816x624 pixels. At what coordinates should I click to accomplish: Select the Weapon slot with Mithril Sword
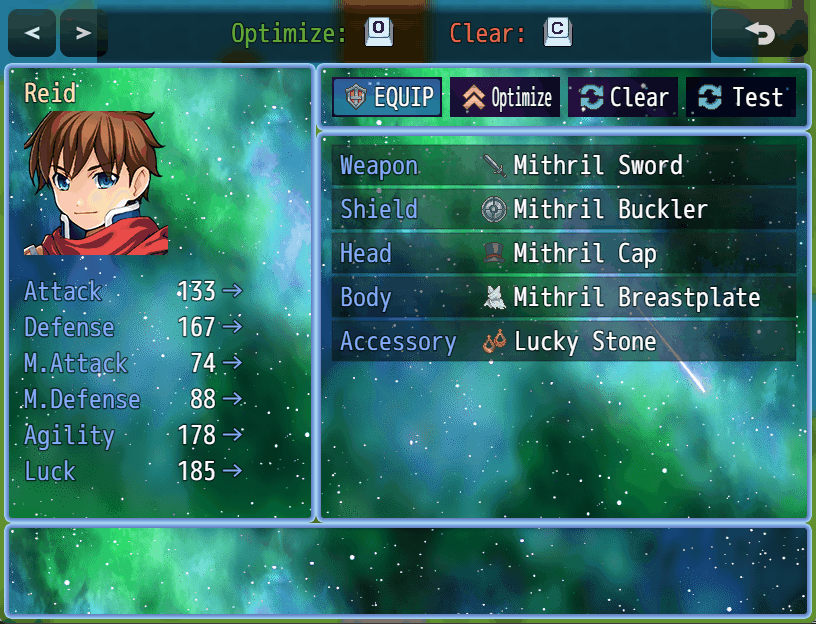pos(564,166)
